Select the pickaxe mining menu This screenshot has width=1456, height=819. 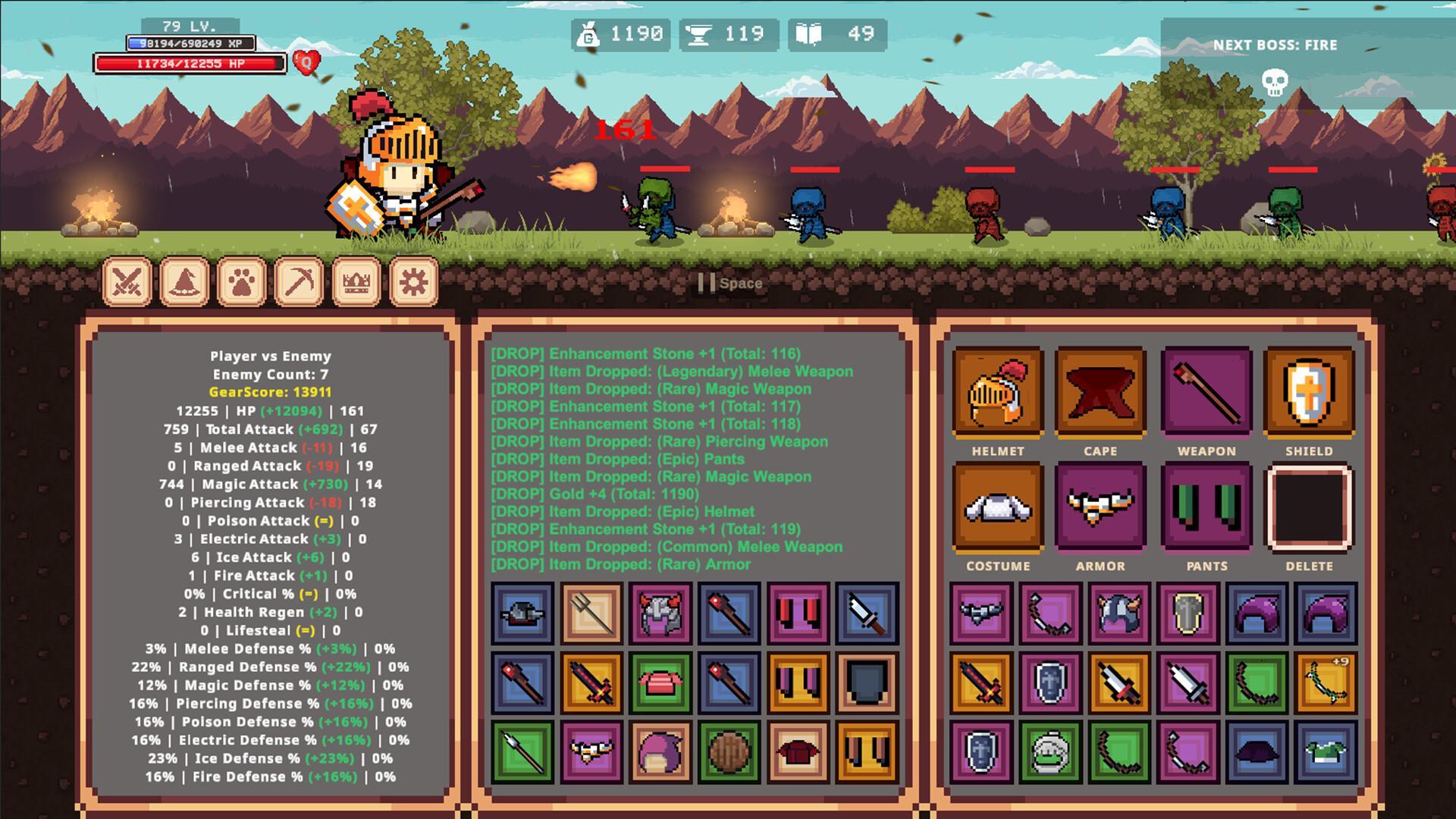[x=297, y=281]
